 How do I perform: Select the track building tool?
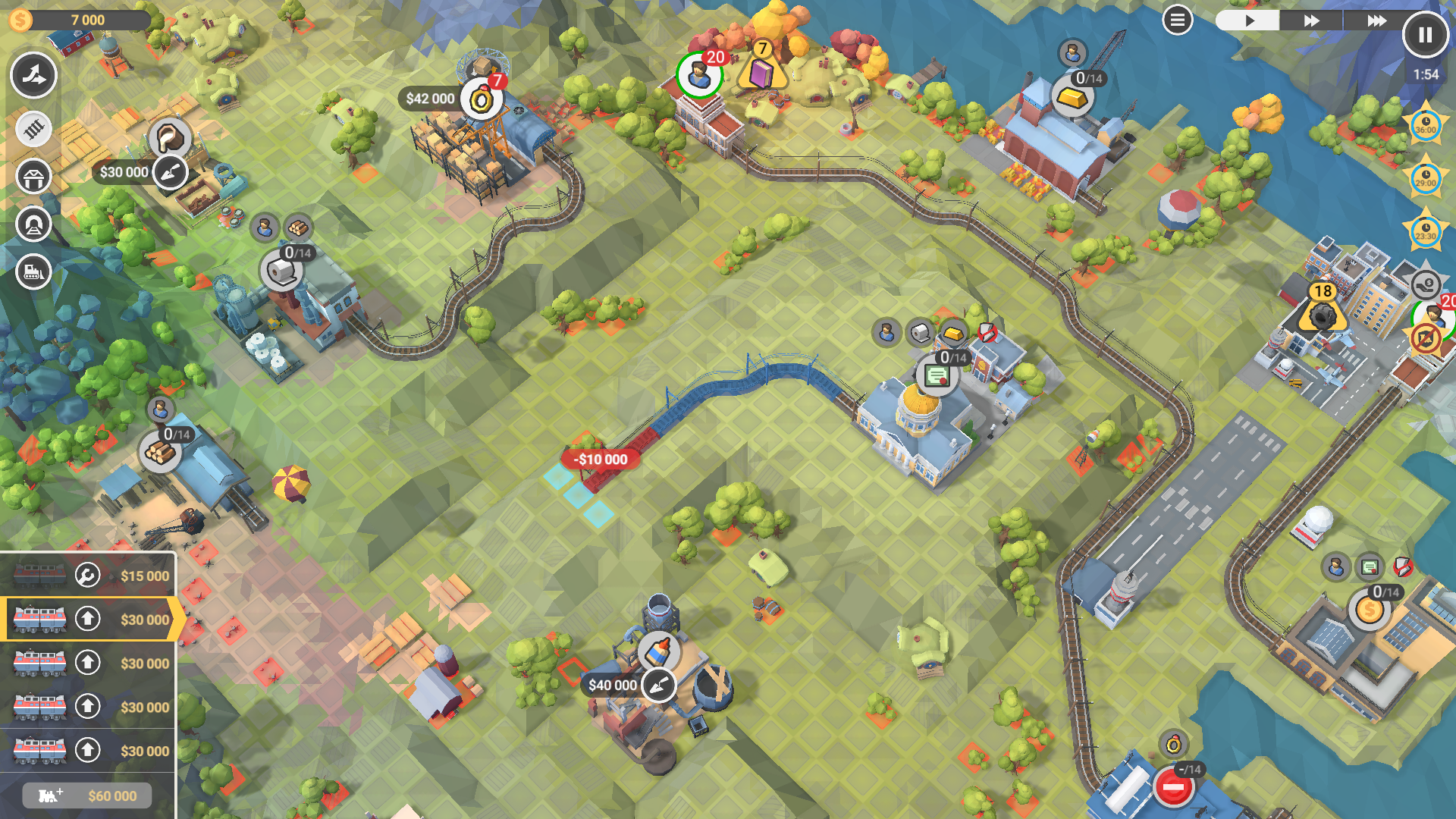click(33, 129)
